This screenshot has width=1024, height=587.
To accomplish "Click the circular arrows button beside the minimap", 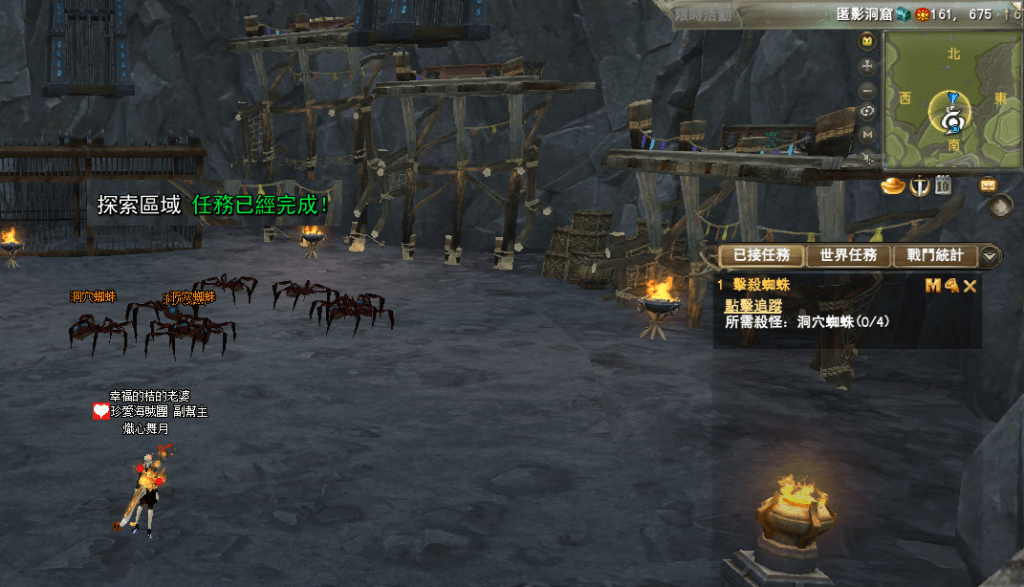I will pyautogui.click(x=867, y=111).
